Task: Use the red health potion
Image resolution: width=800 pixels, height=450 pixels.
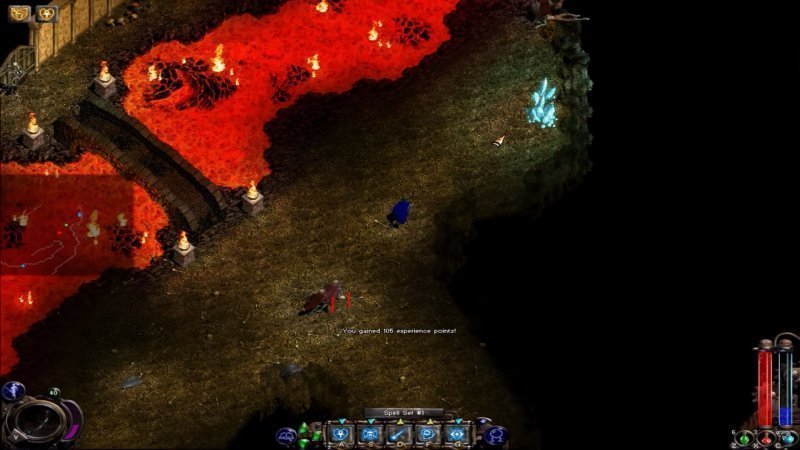Action: [x=766, y=438]
